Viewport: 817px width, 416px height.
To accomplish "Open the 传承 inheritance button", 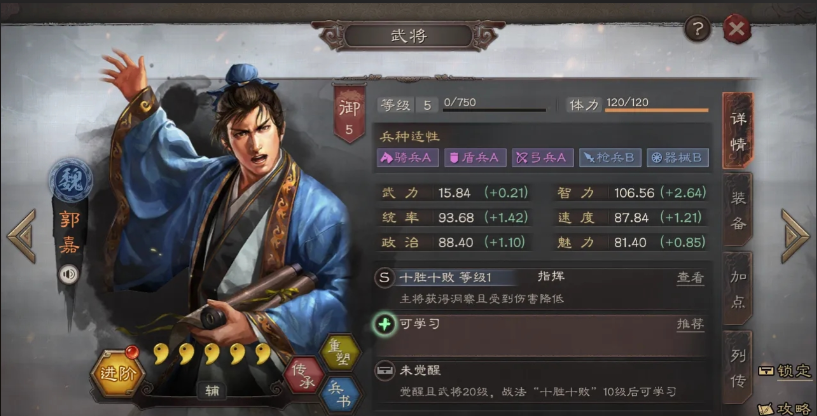I will 307,373.
